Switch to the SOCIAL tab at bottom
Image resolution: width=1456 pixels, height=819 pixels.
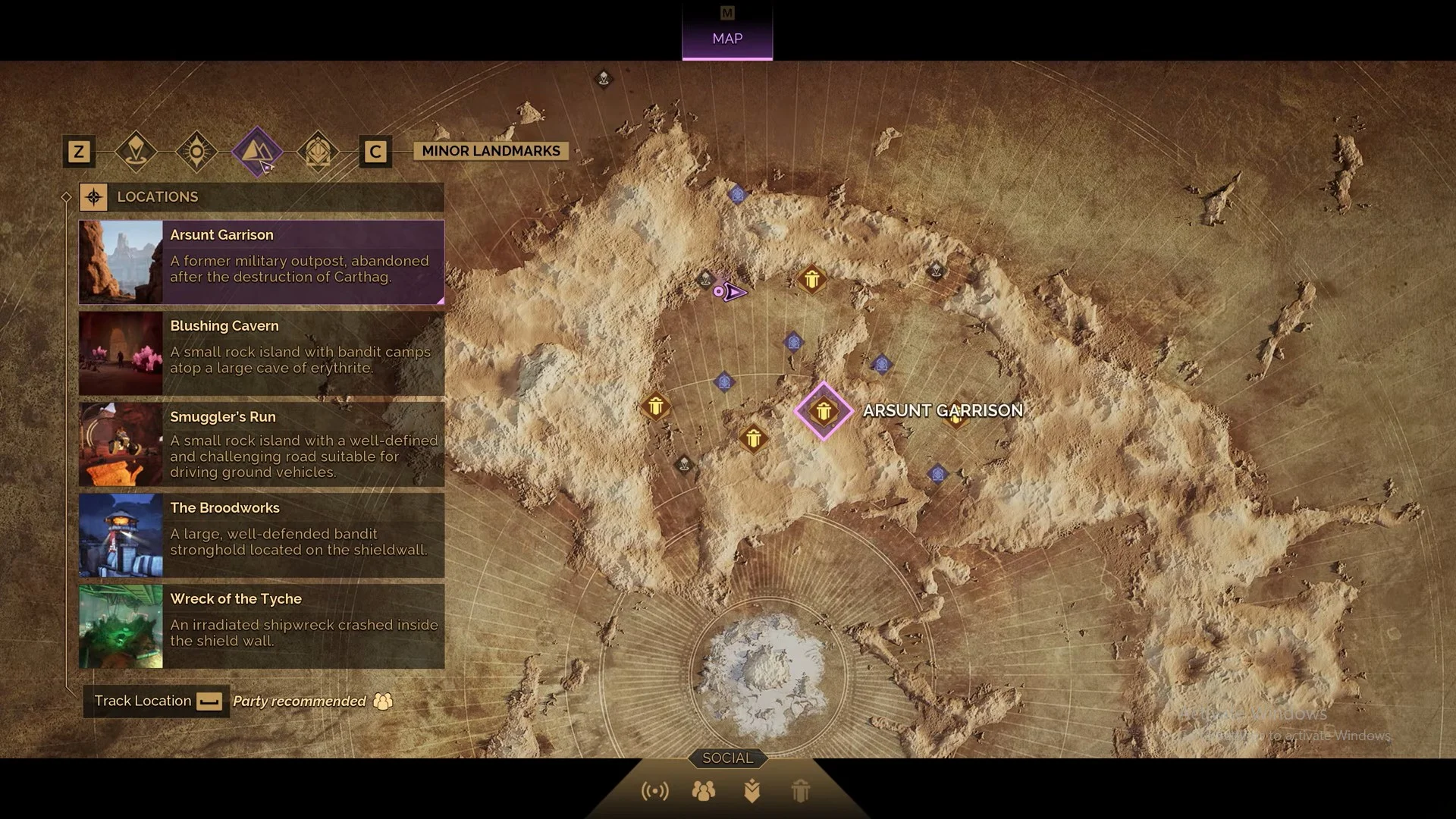pos(726,758)
